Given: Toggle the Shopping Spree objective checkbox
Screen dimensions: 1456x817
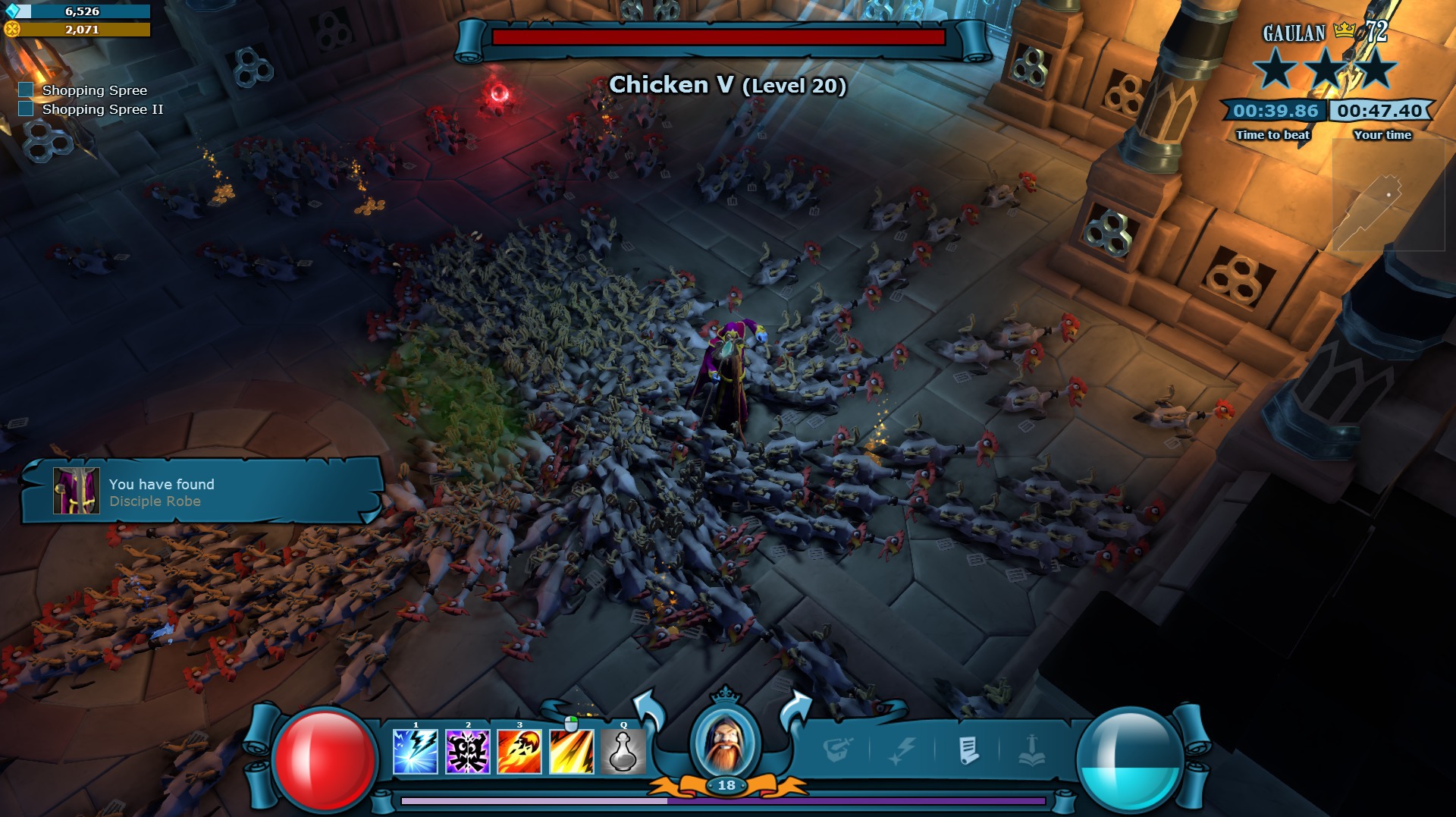Looking at the screenshot, I should click(x=26, y=90).
